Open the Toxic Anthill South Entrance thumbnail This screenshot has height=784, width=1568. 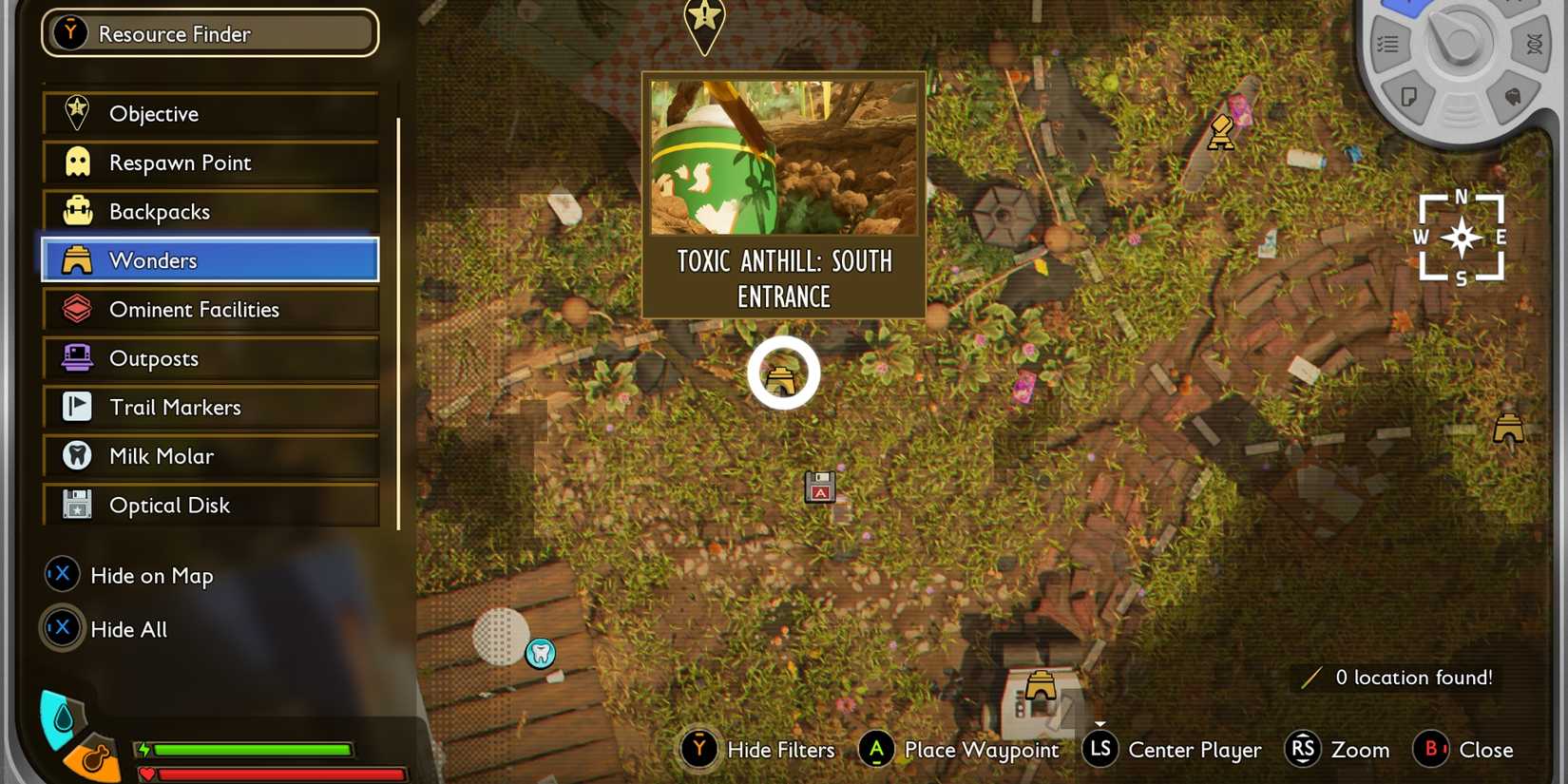click(784, 158)
